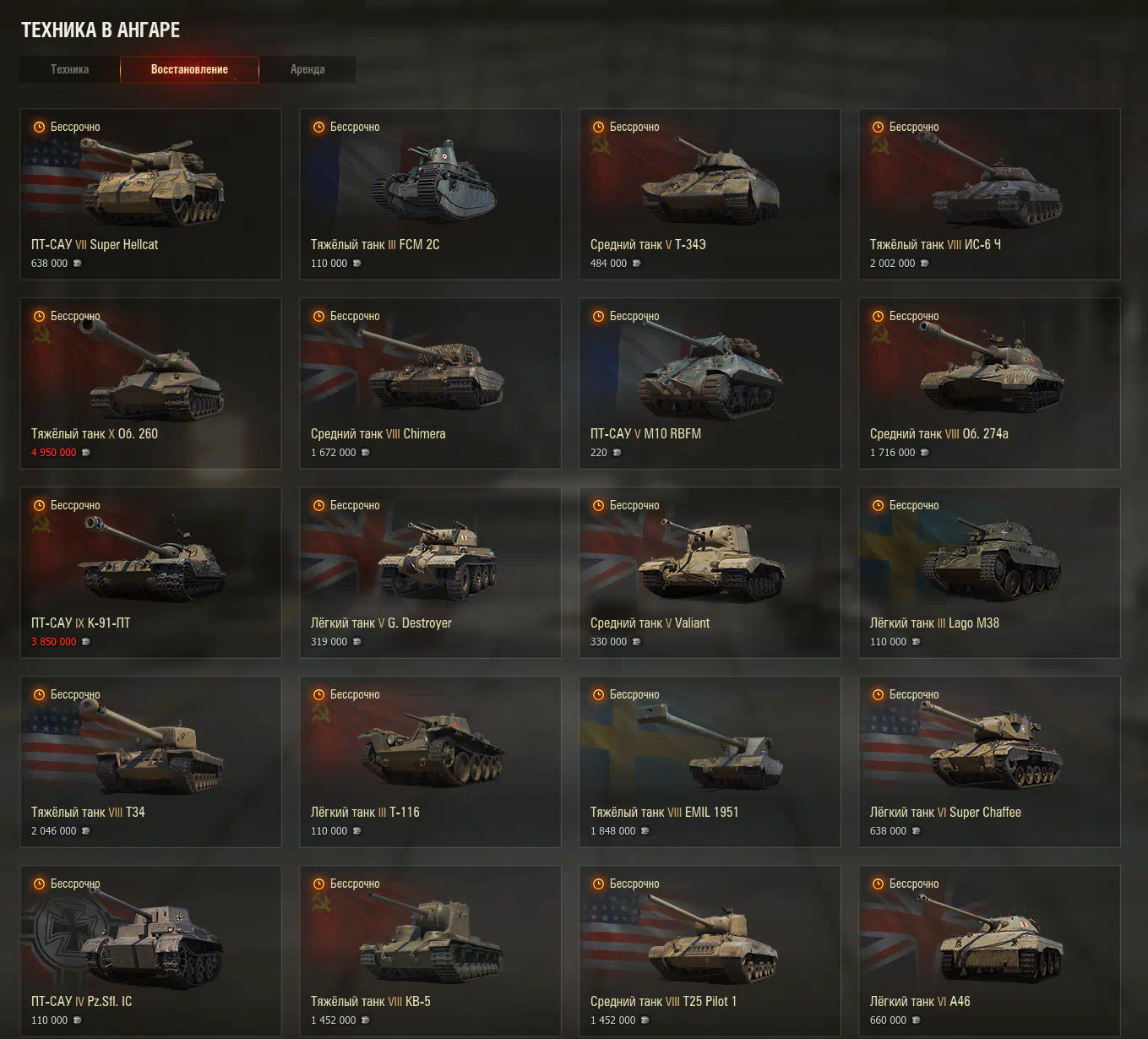The height and width of the screenshot is (1039, 1148).
Task: Open the ИС-6 Ч heavy tank card
Action: pos(989,194)
